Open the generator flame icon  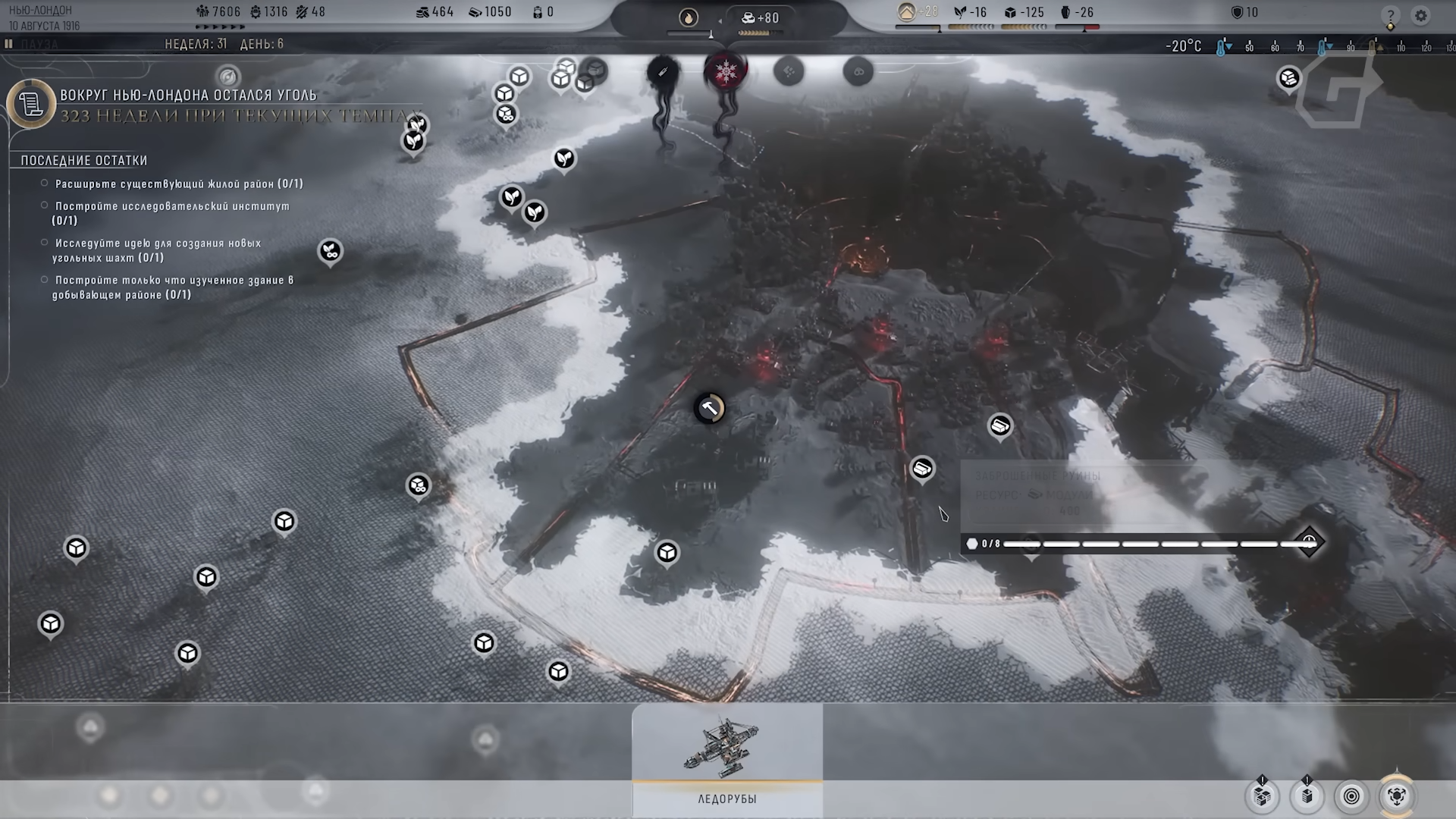689,17
